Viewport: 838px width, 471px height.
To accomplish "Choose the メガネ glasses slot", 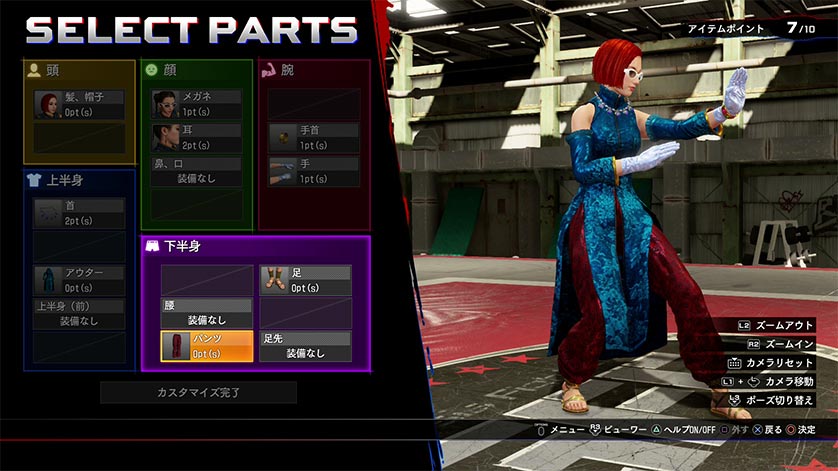I will pos(197,104).
